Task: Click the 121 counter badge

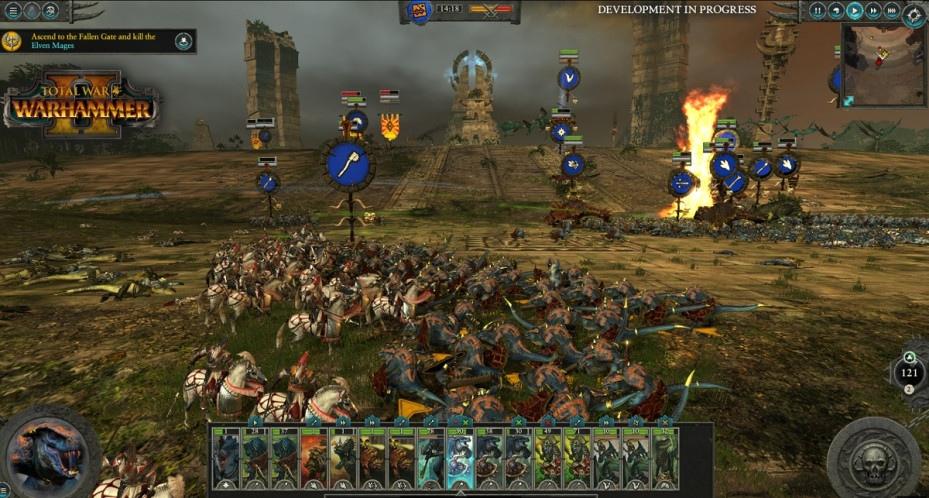Action: pos(909,372)
